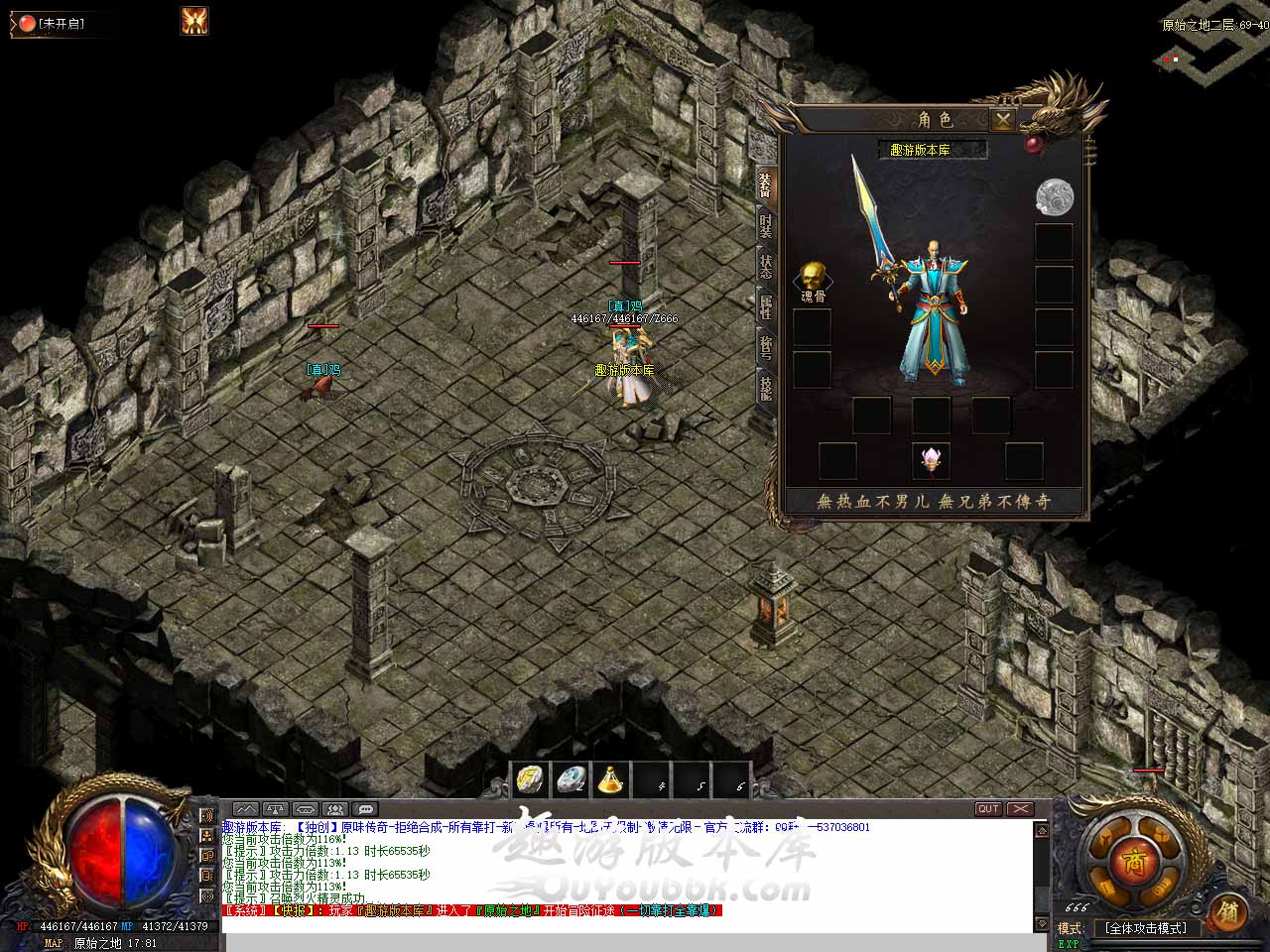Screen dimensions: 1270x952
Task: Use the gold scroll in hotbar slot 1
Action: click(531, 780)
